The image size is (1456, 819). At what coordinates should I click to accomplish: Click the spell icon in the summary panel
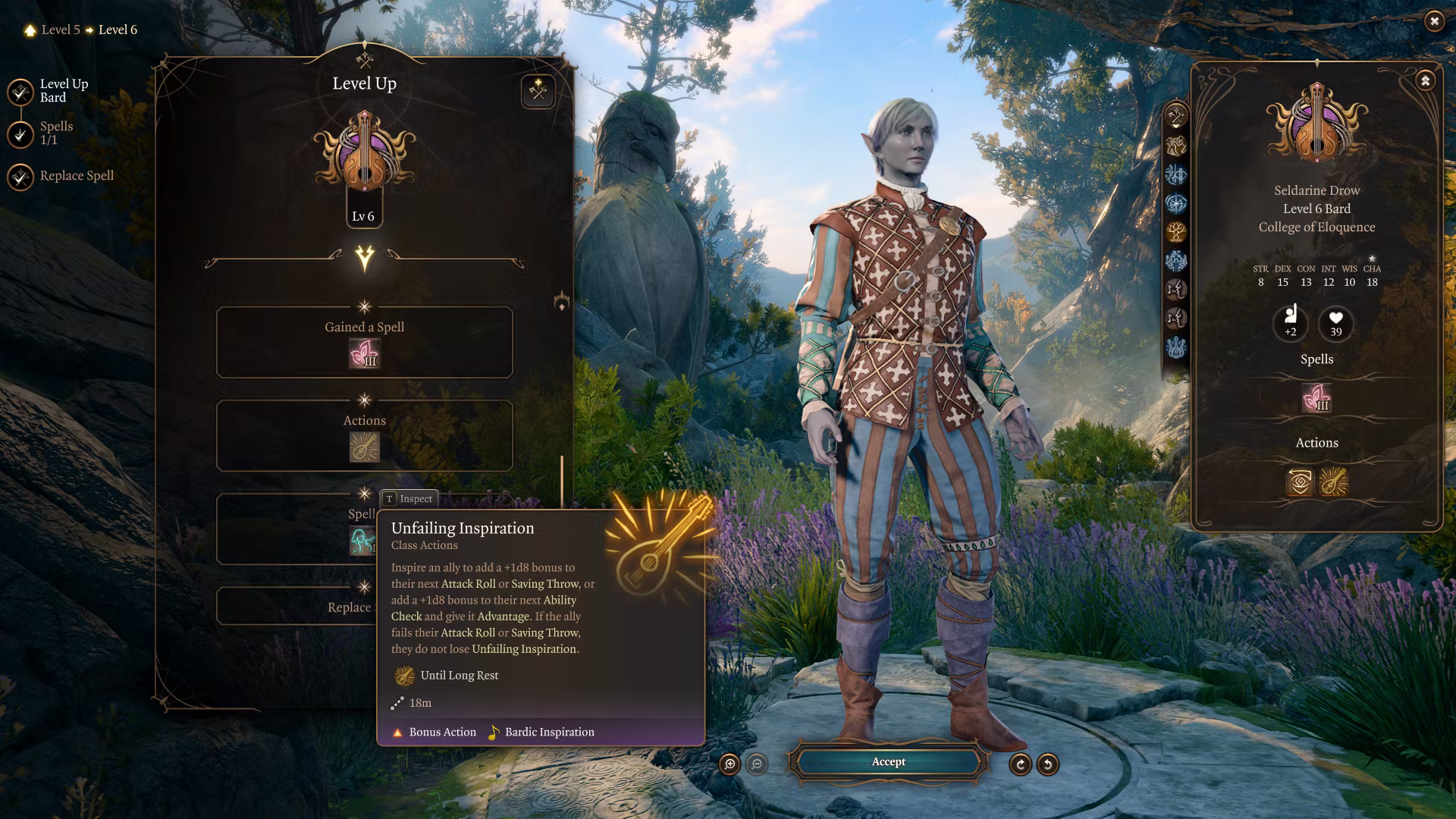pyautogui.click(x=1316, y=397)
